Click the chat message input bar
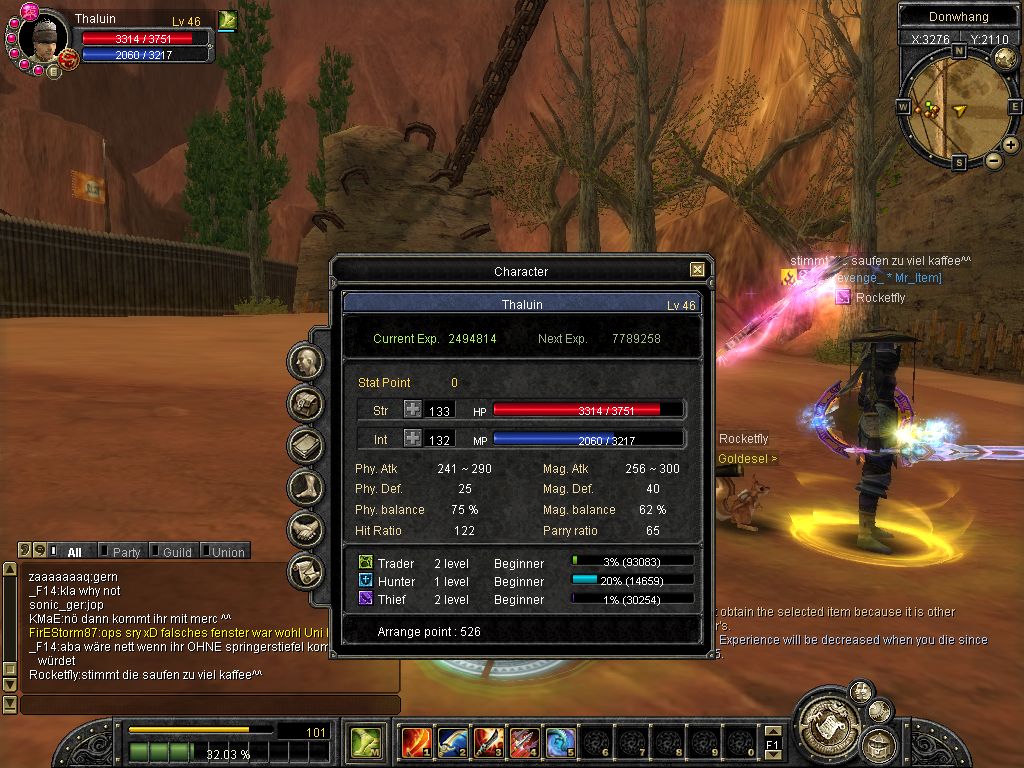This screenshot has width=1024, height=768. pos(210,705)
